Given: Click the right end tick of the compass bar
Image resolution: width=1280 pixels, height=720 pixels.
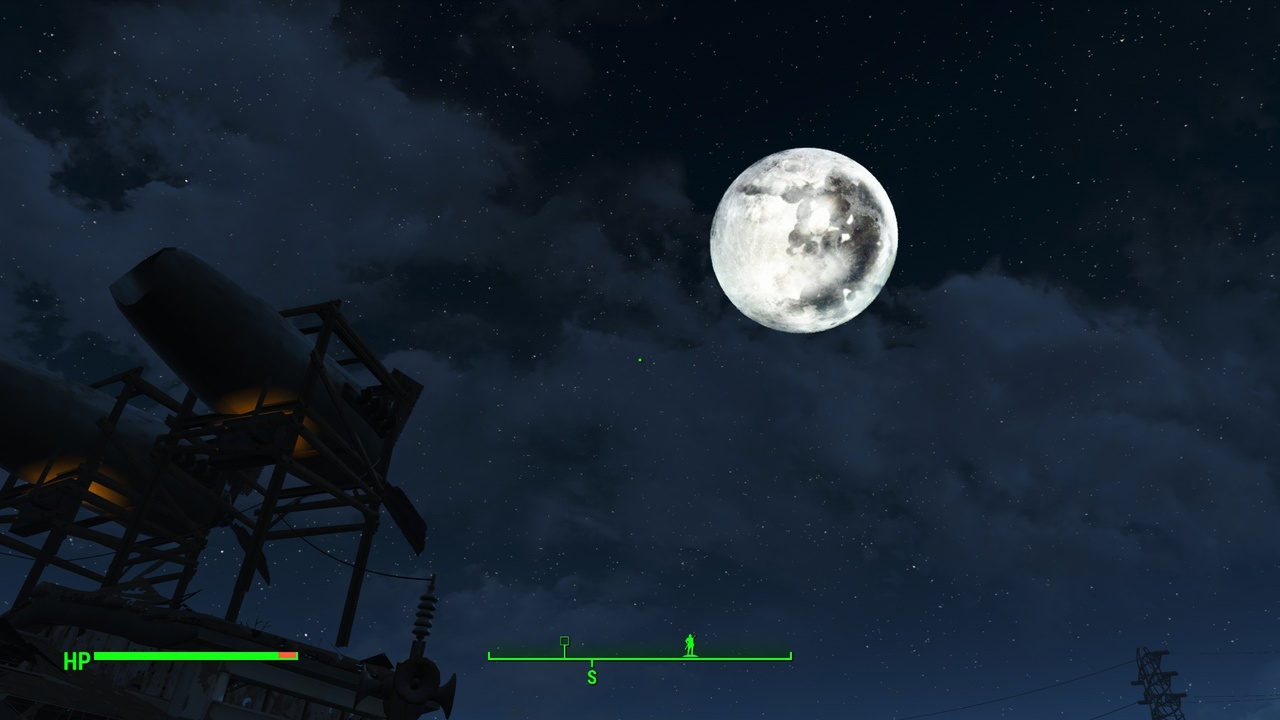Looking at the screenshot, I should 791,655.
